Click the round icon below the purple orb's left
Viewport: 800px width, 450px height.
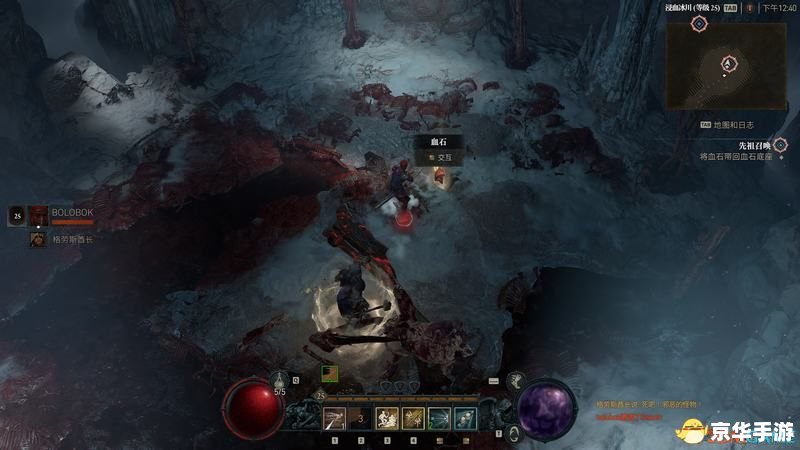click(514, 433)
